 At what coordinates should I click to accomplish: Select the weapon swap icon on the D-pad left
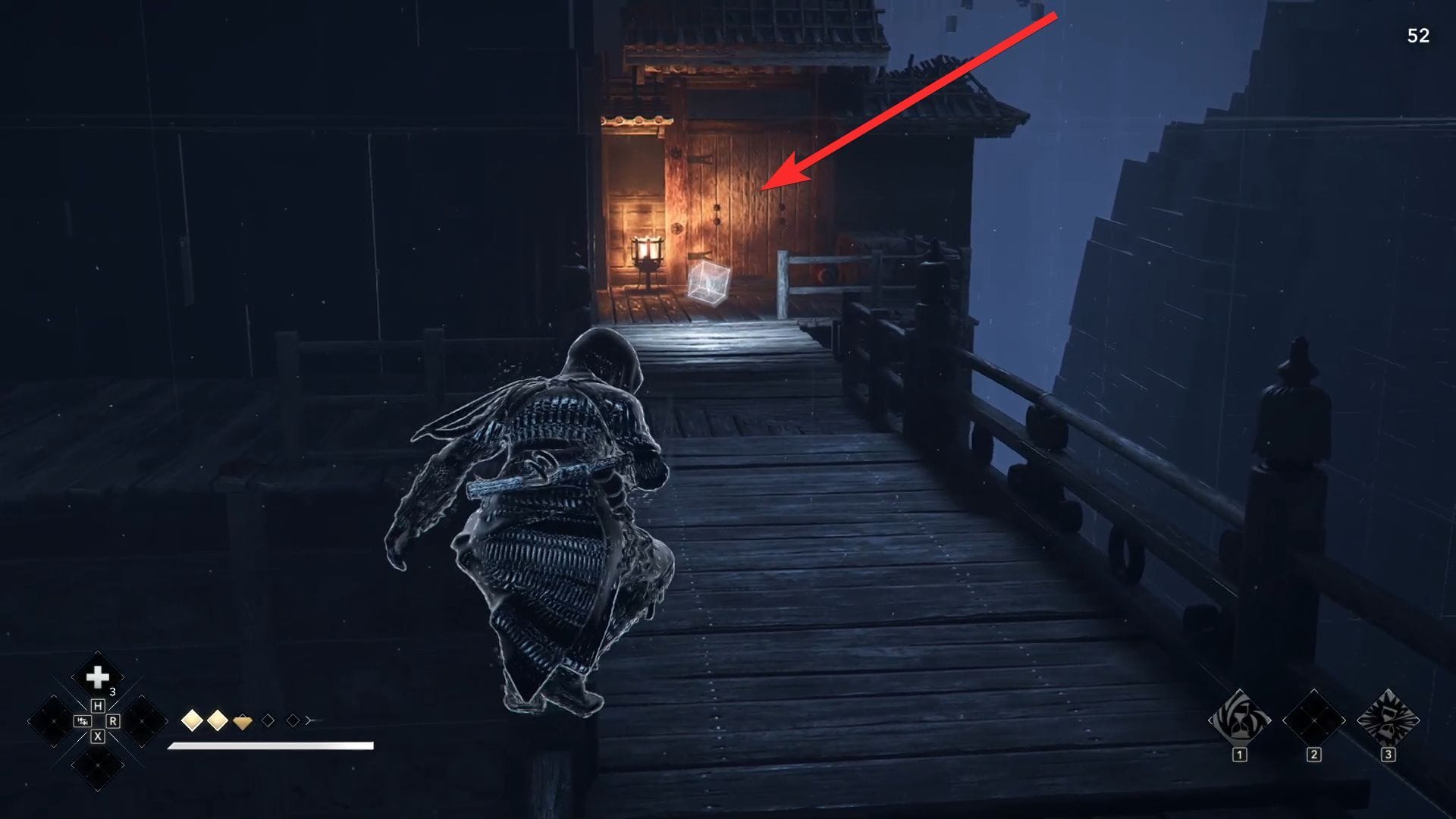point(82,720)
